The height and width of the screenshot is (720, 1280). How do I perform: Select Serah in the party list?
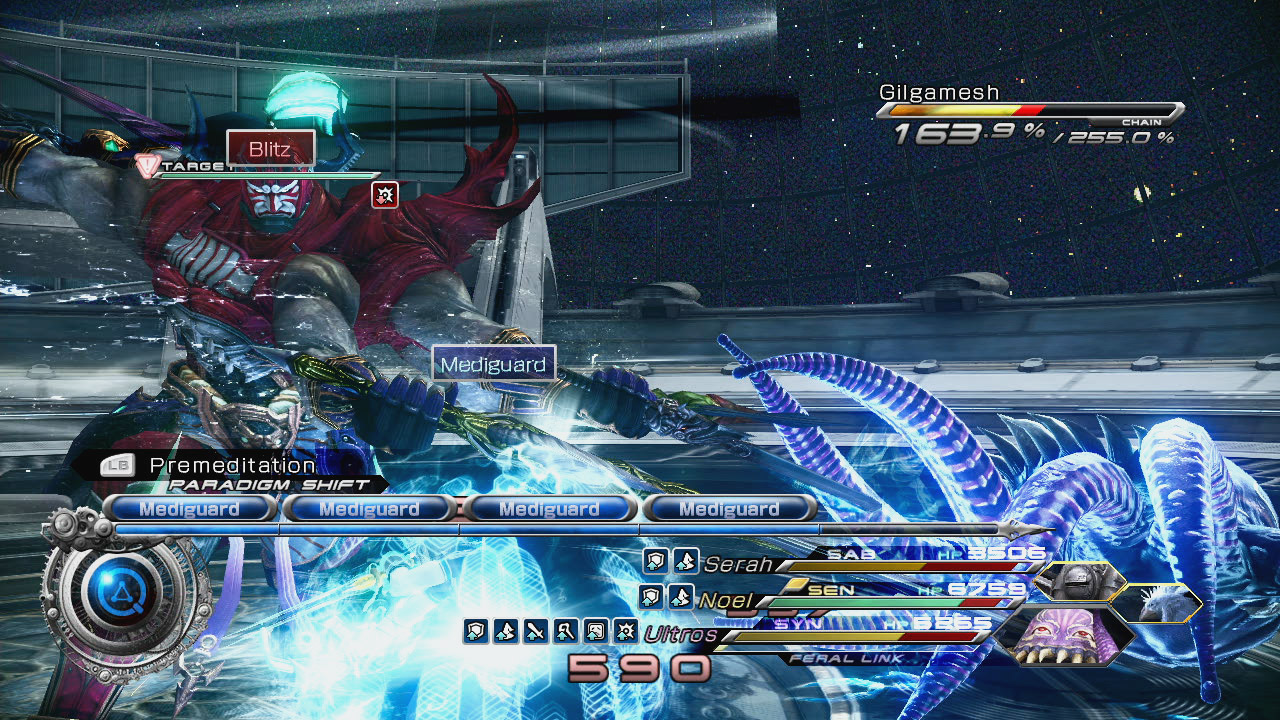pos(738,565)
